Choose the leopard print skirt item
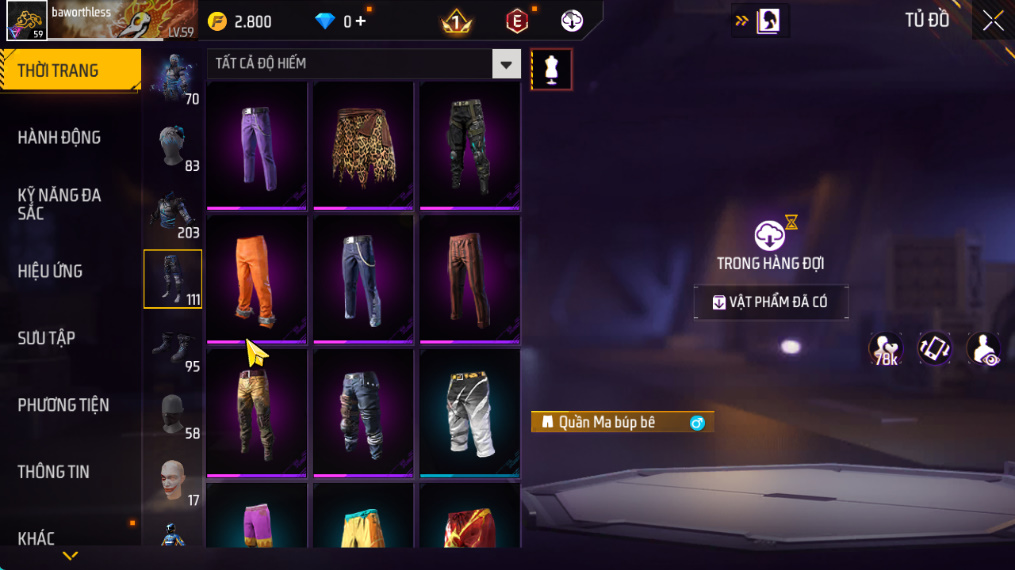 pyautogui.click(x=363, y=146)
